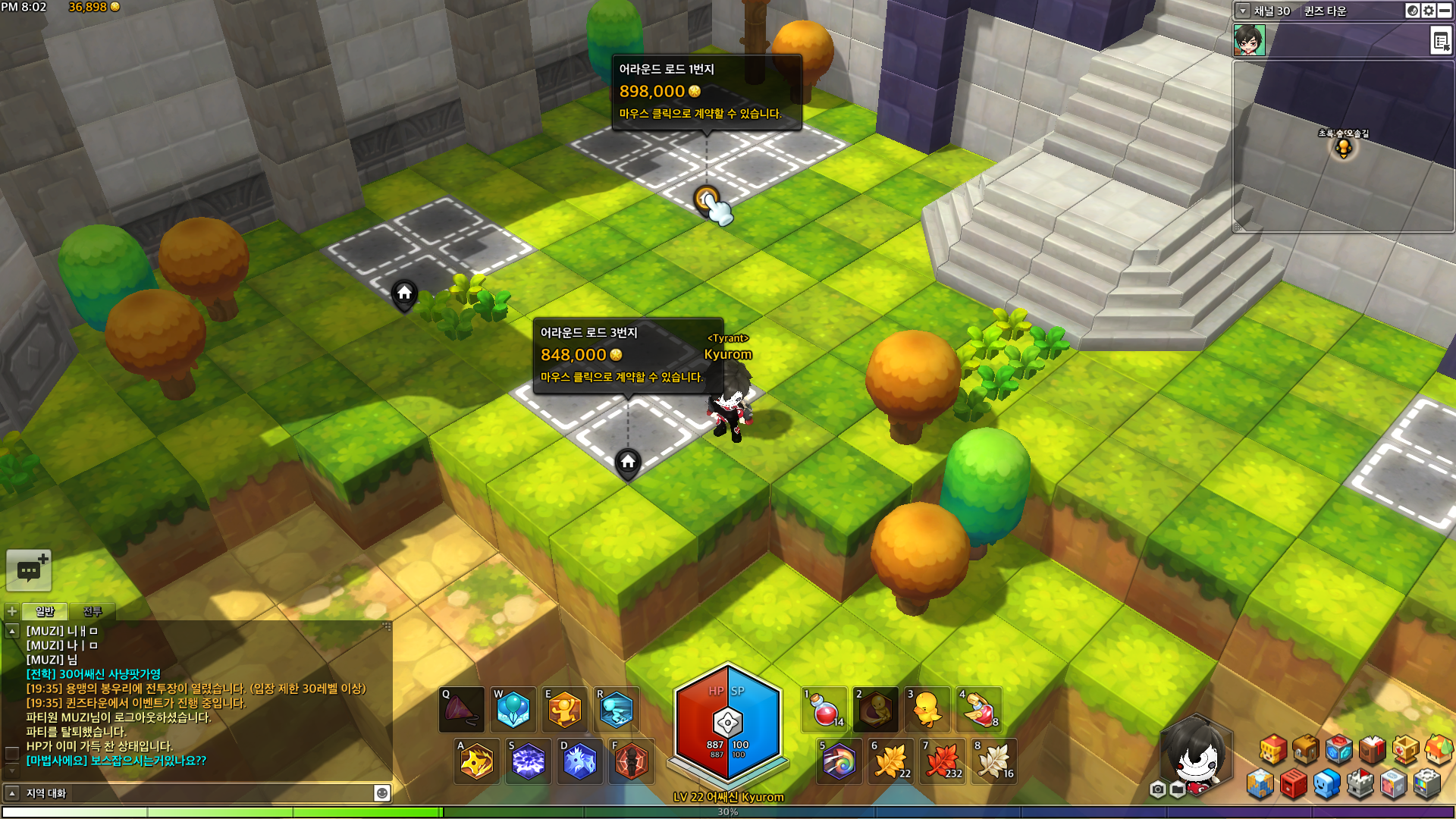This screenshot has width=1456, height=819.
Task: Open the treasure chest inventory icon
Action: coord(1306,749)
